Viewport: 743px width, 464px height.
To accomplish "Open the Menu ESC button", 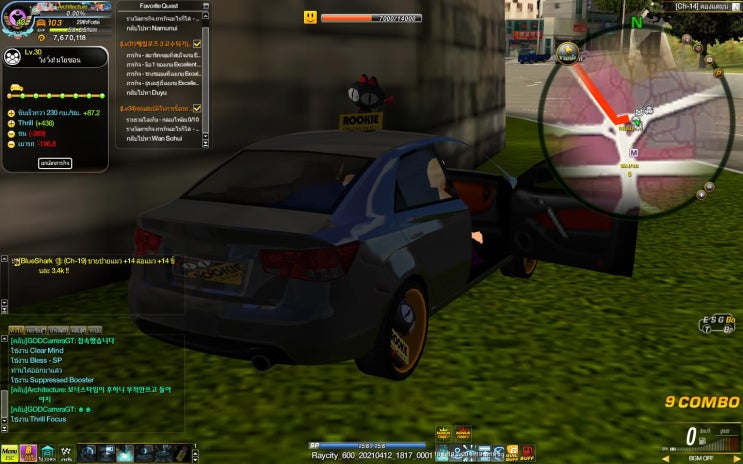I will click(x=9, y=453).
